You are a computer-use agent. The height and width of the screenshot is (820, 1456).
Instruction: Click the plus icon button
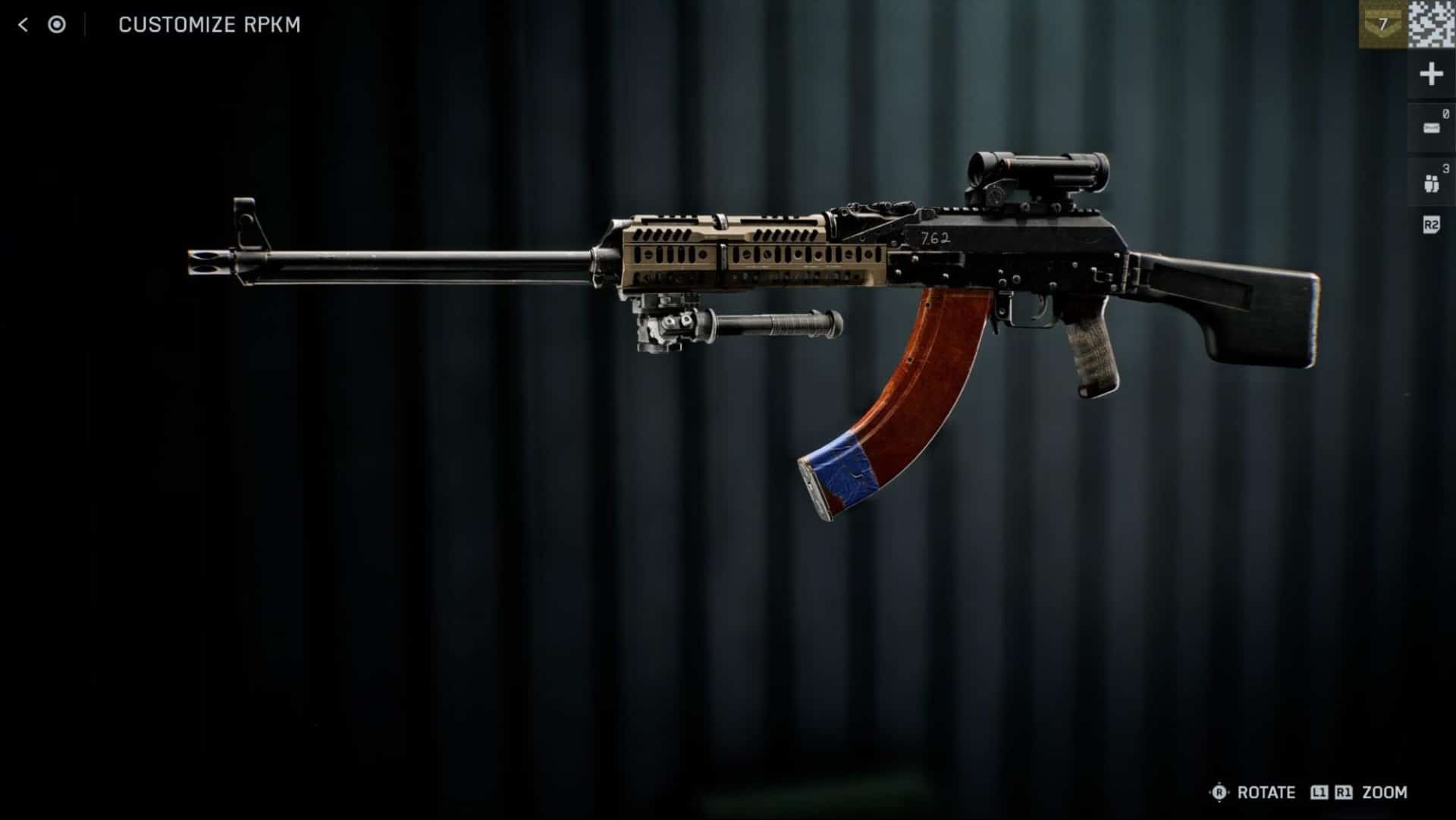tap(1431, 74)
